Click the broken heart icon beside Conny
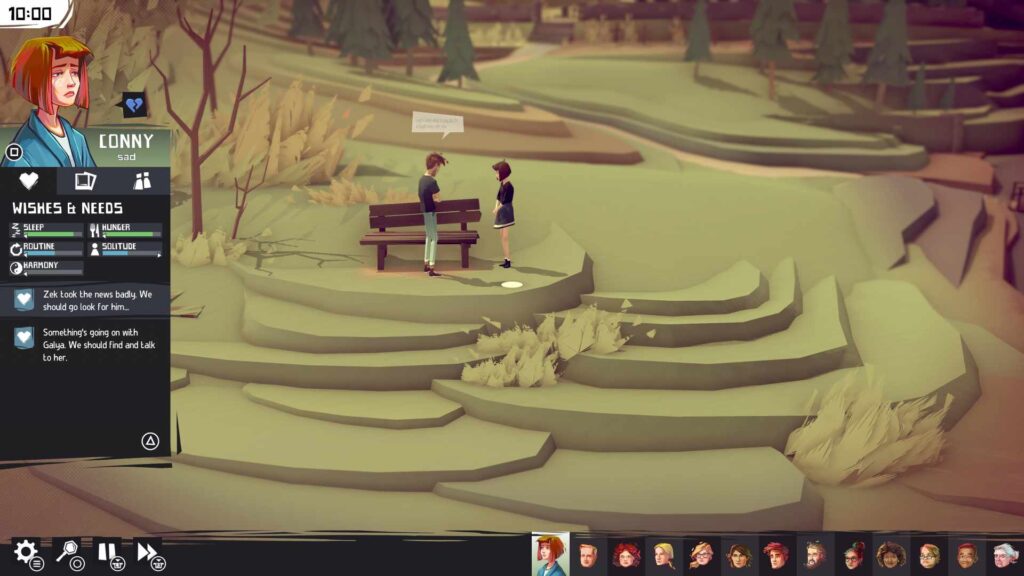The width and height of the screenshot is (1024, 576). (x=133, y=105)
